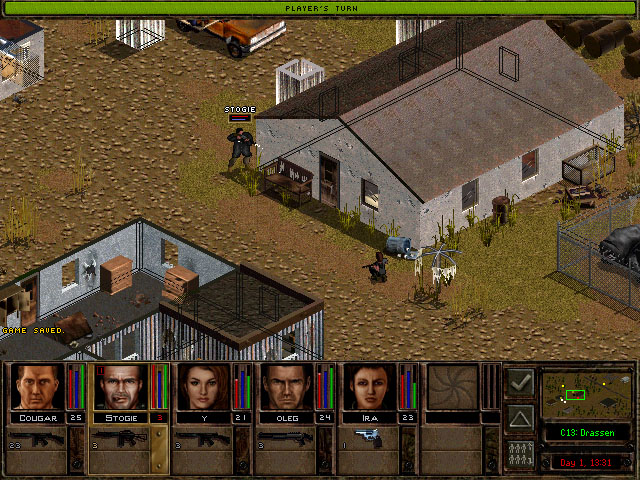Select Cougar's portrait
Screen dimensions: 640x480
37,387
